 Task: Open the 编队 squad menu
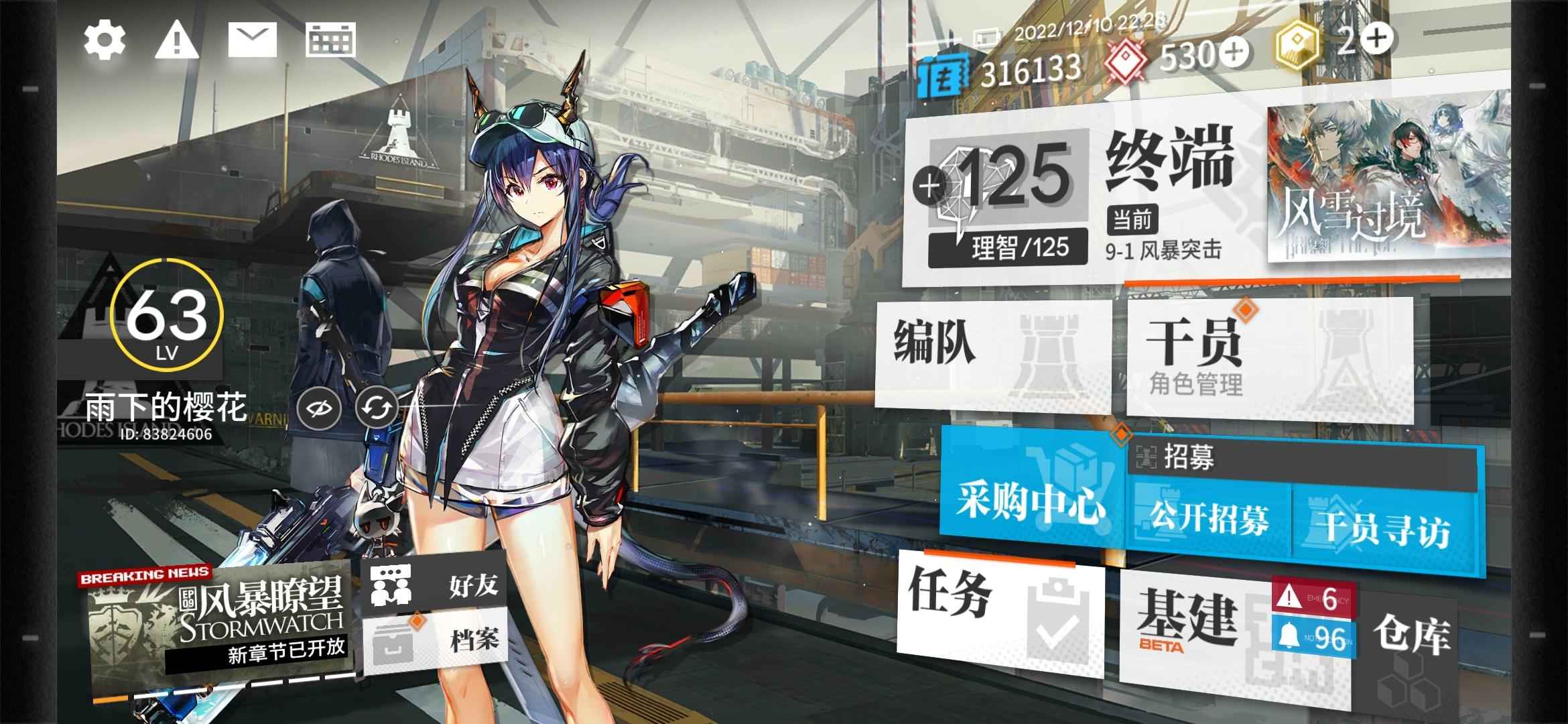click(992, 352)
